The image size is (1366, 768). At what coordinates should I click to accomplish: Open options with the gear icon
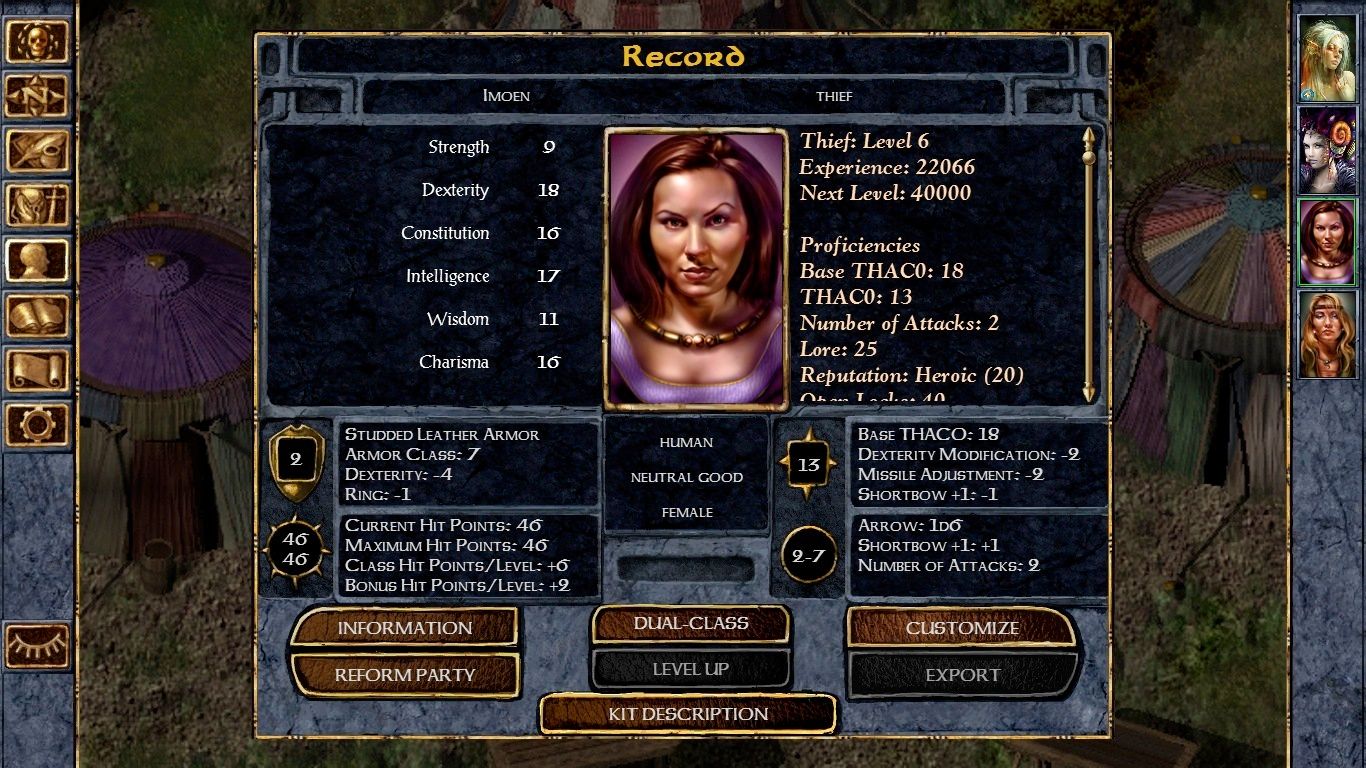coord(38,425)
